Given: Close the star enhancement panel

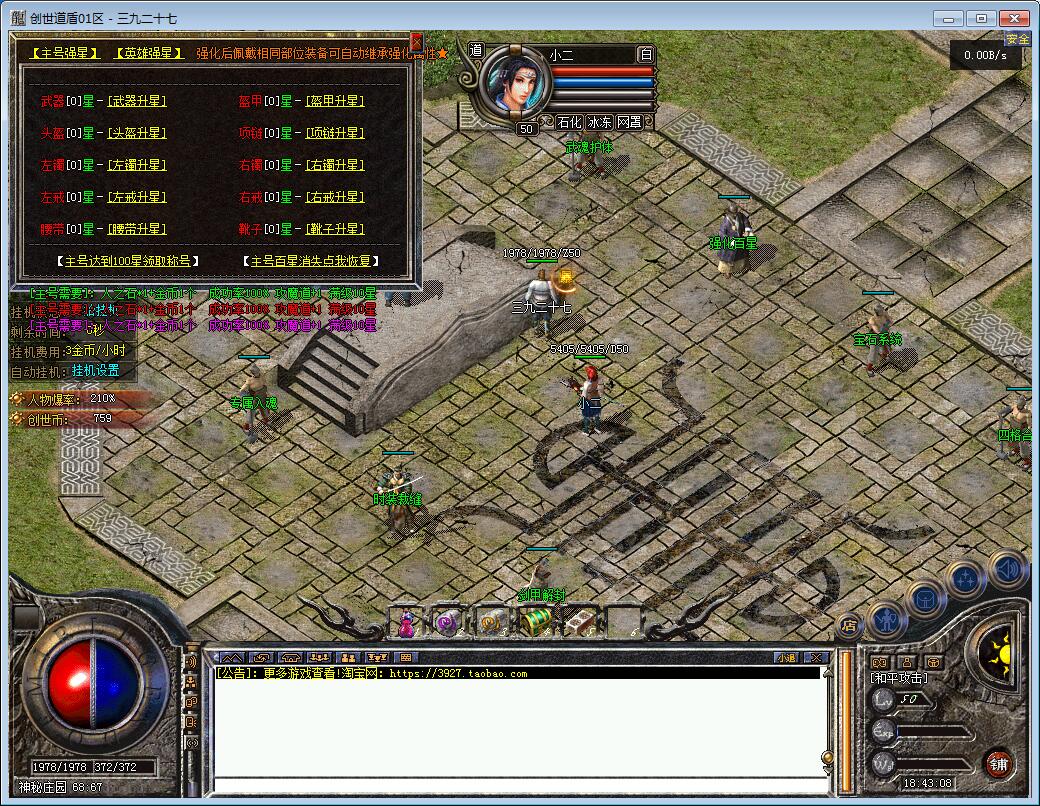Looking at the screenshot, I should click(x=416, y=42).
